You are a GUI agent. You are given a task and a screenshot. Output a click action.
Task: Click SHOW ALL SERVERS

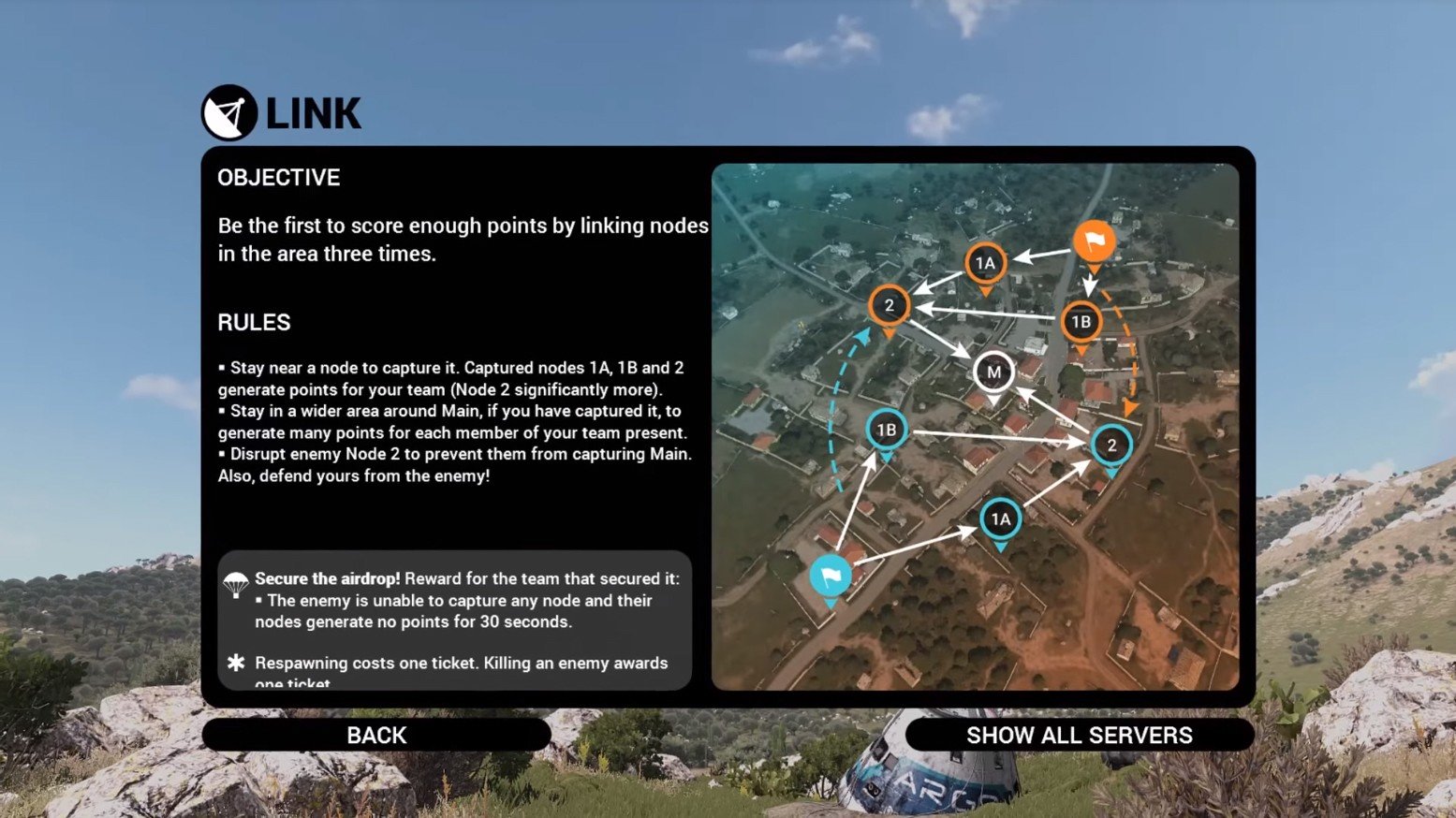[x=1079, y=735]
